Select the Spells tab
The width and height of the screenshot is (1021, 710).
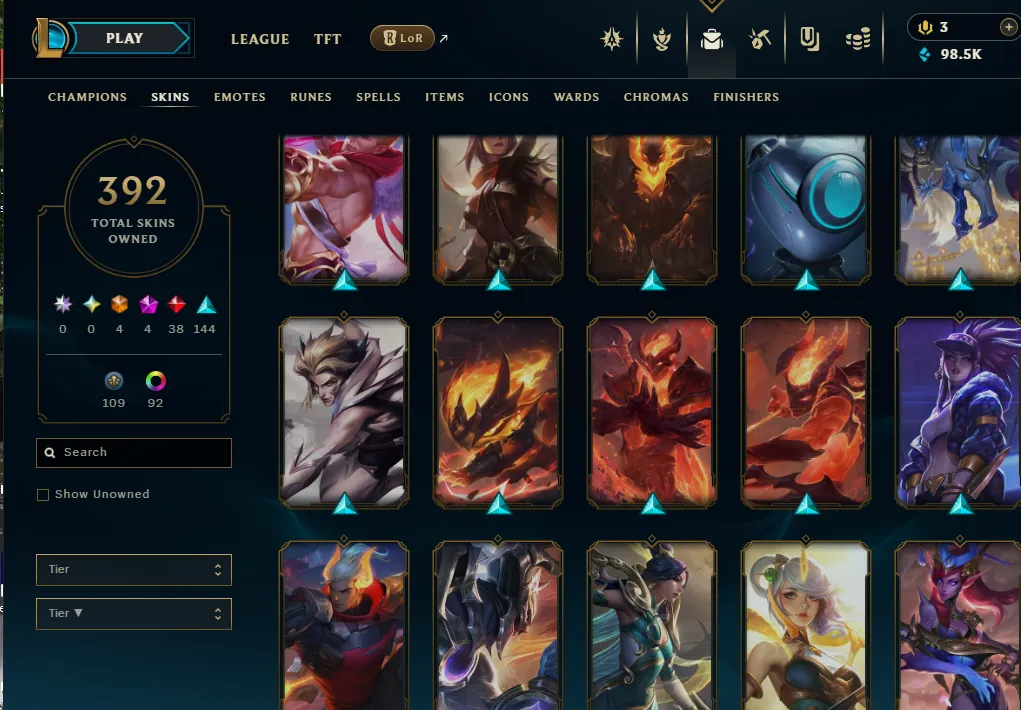coord(378,97)
